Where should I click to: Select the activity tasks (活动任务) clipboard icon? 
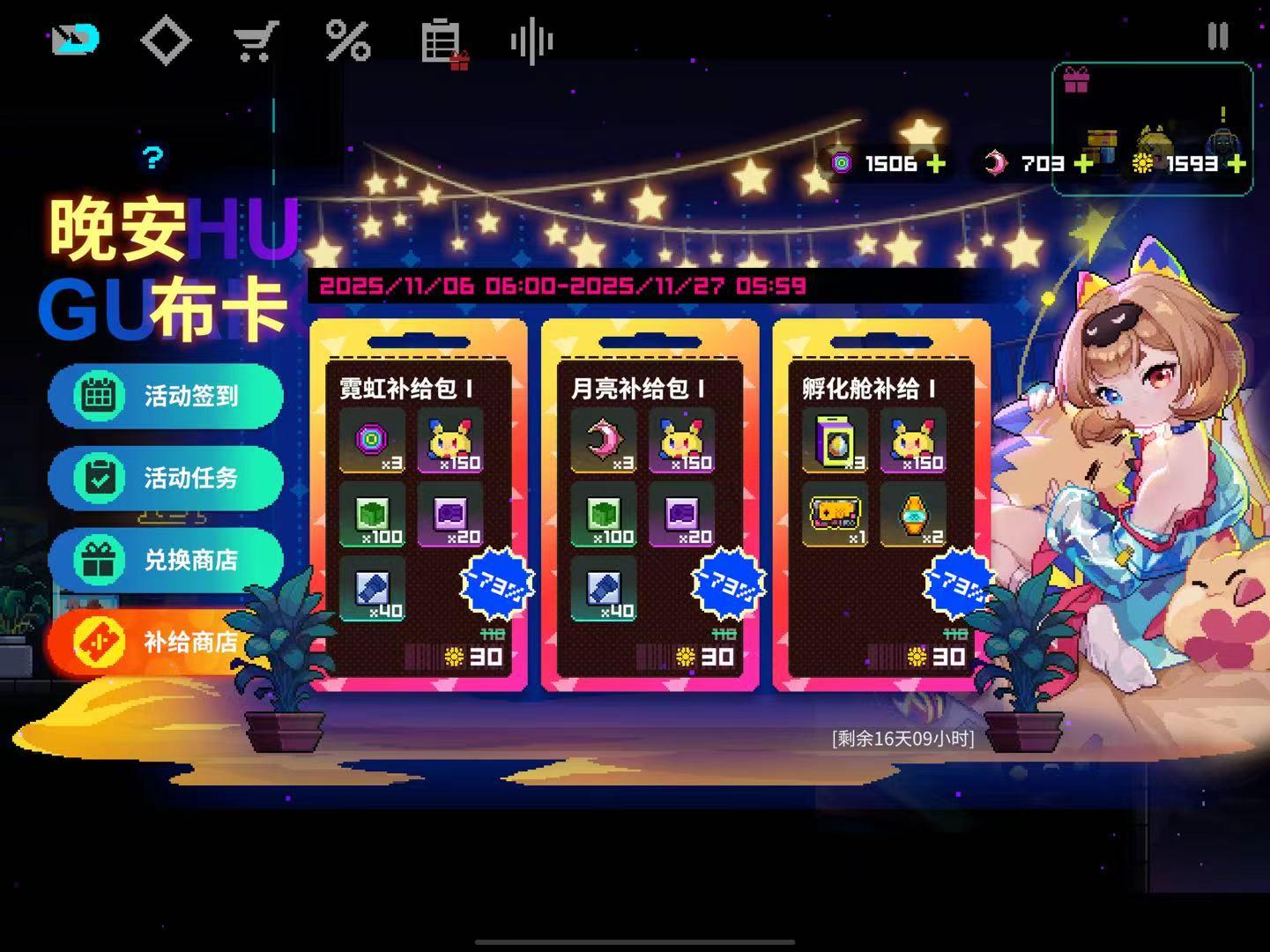100,479
